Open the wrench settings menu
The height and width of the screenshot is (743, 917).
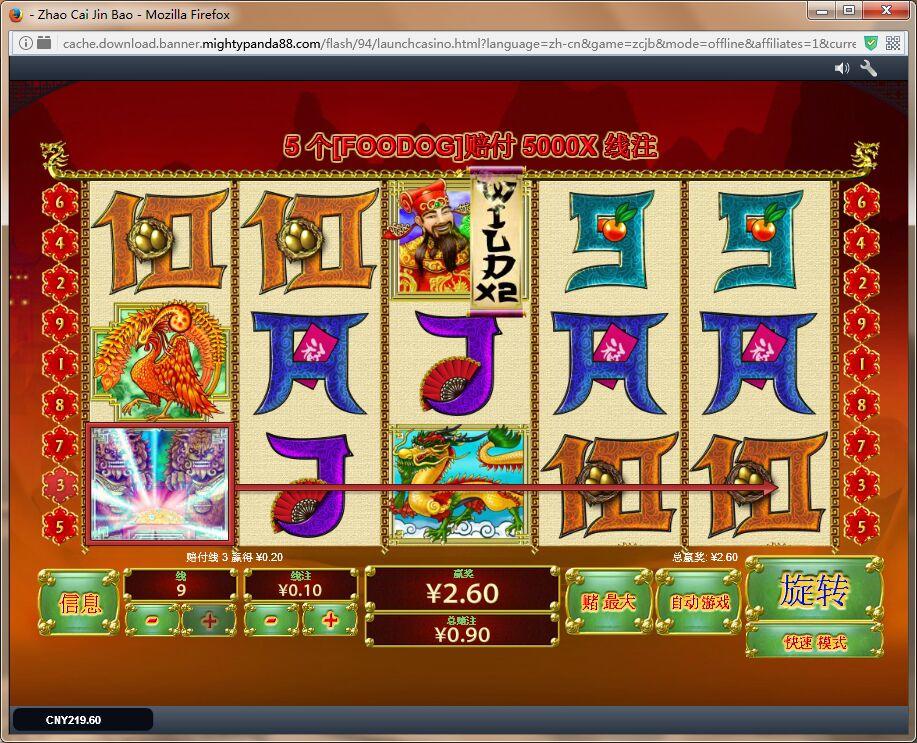868,68
